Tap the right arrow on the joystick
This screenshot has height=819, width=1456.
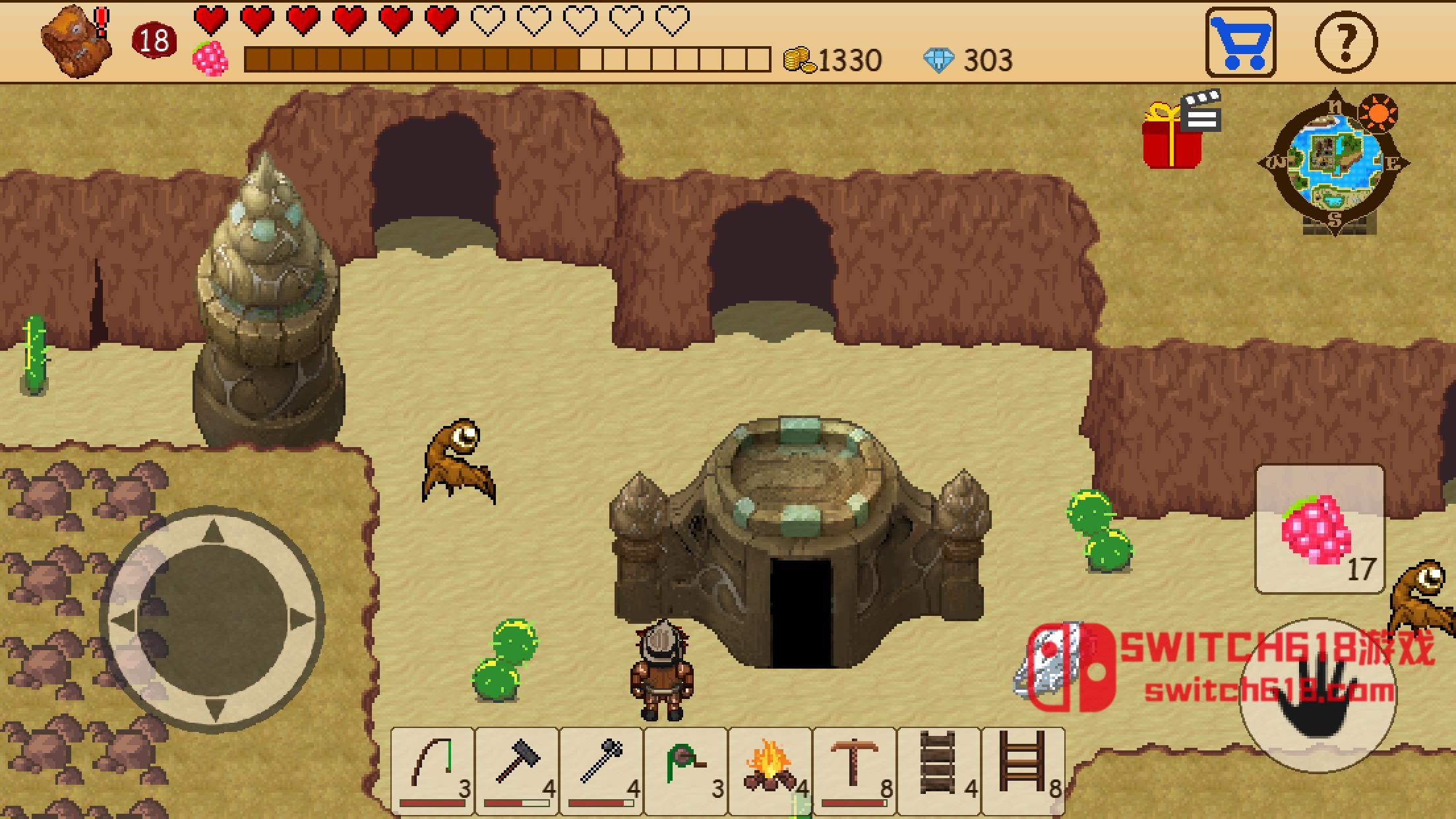301,621
